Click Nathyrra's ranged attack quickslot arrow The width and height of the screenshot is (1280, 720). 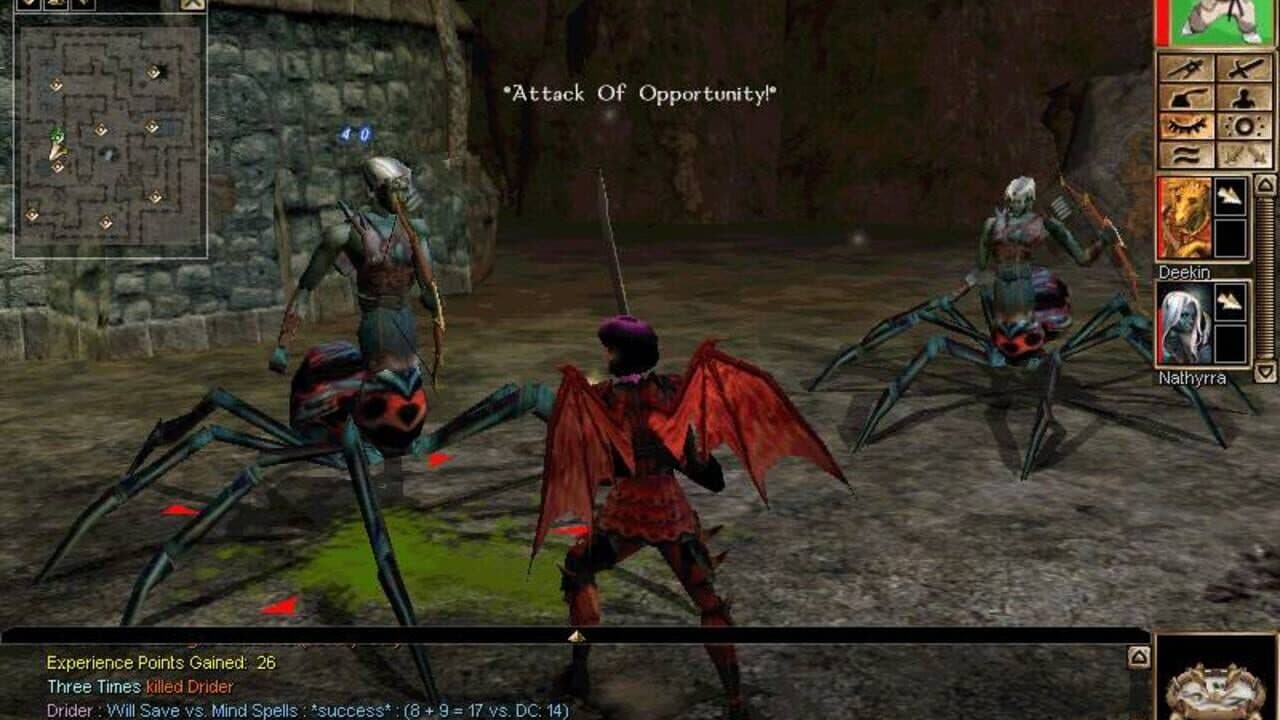[1229, 300]
